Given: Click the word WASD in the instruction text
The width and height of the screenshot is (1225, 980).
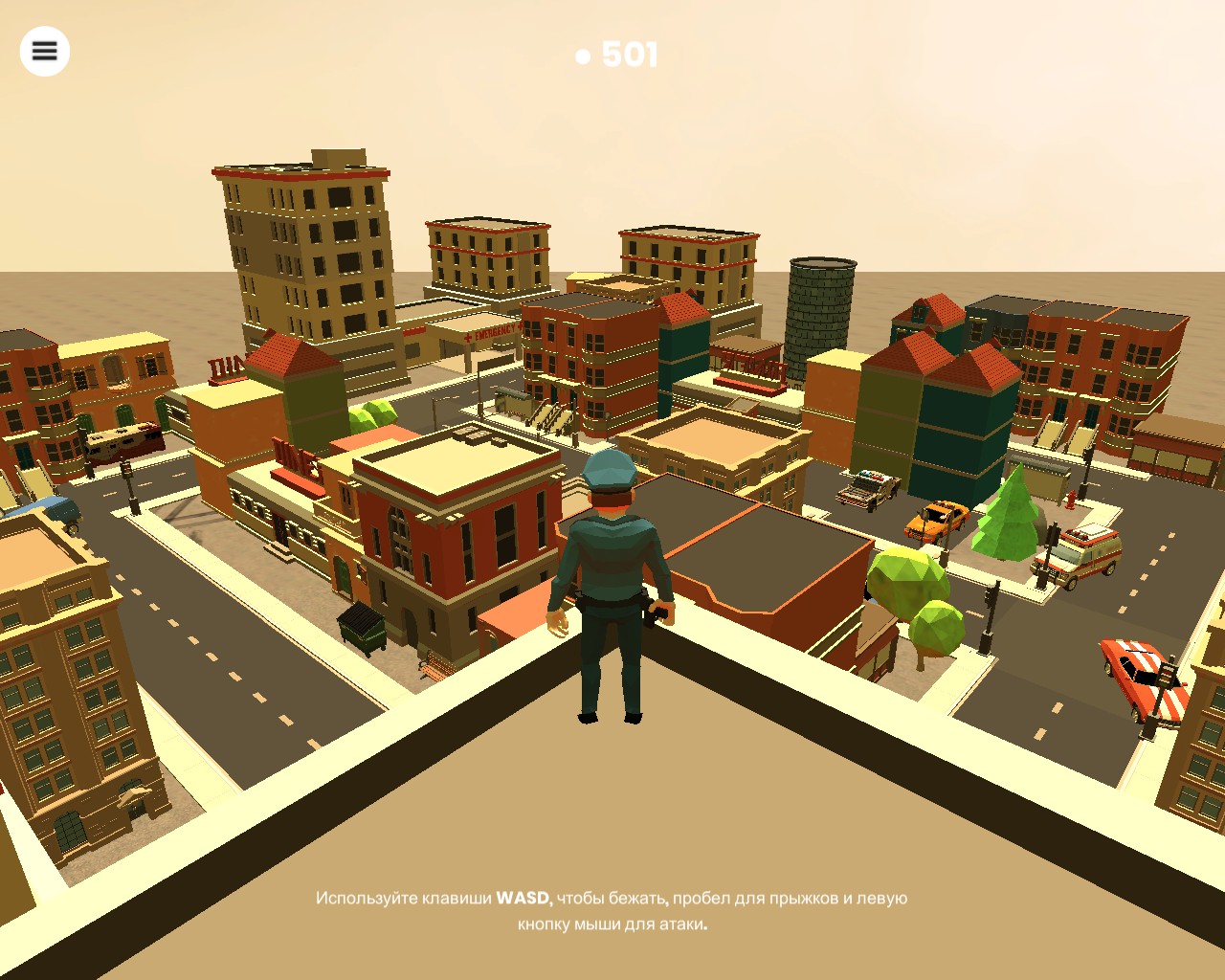Looking at the screenshot, I should click(x=522, y=898).
